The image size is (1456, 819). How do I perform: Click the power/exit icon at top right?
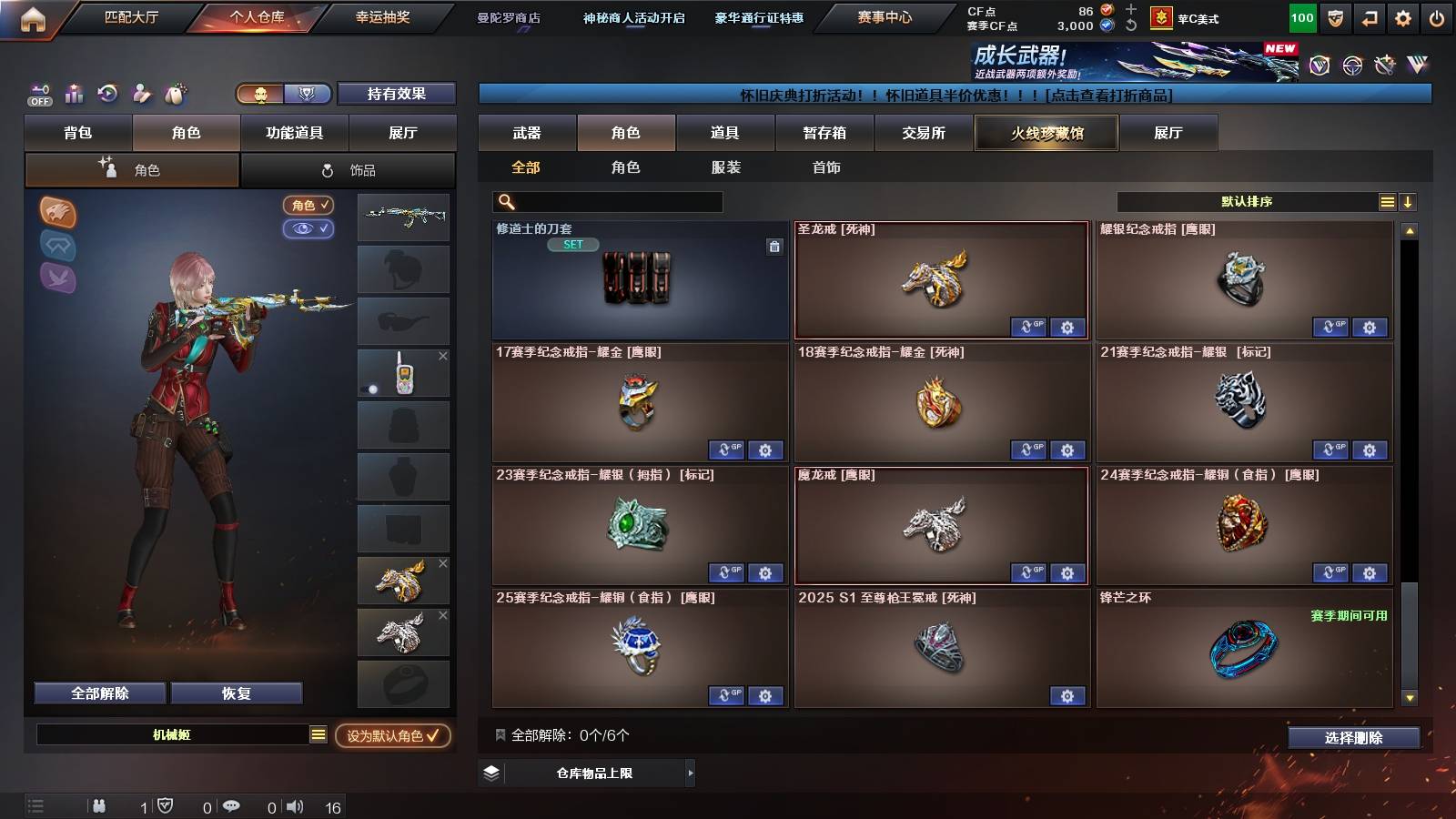1439,16
